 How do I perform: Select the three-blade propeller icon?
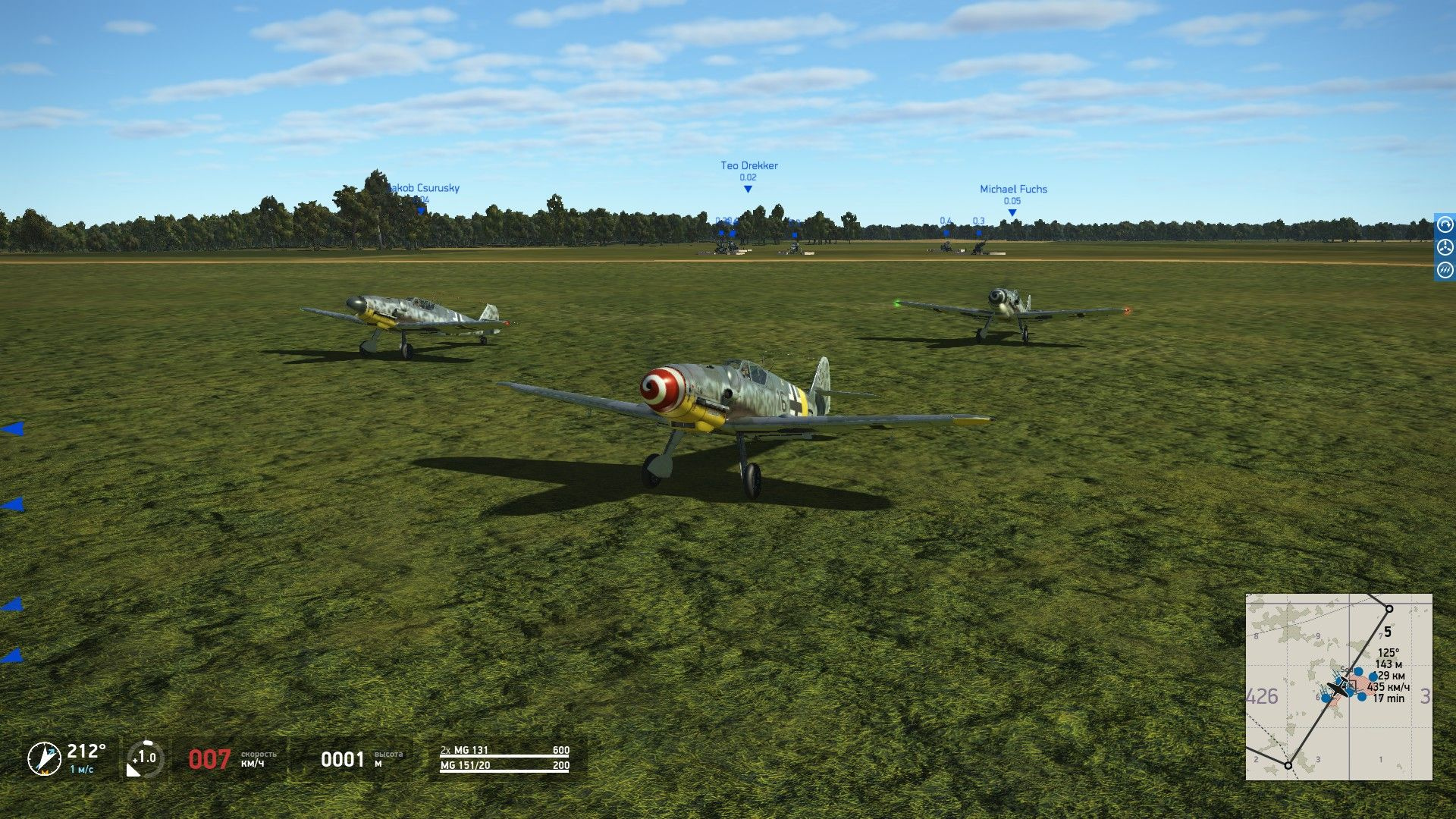point(1445,247)
